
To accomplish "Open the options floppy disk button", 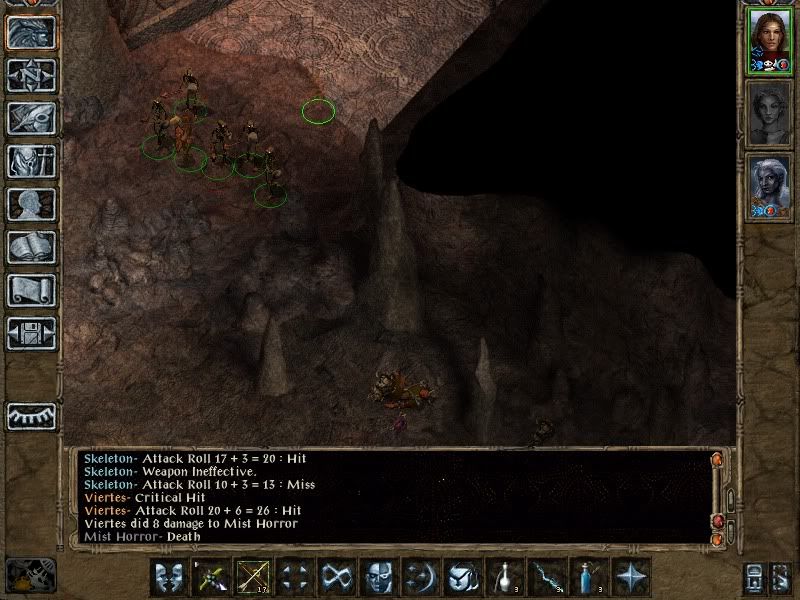I will tap(30, 333).
